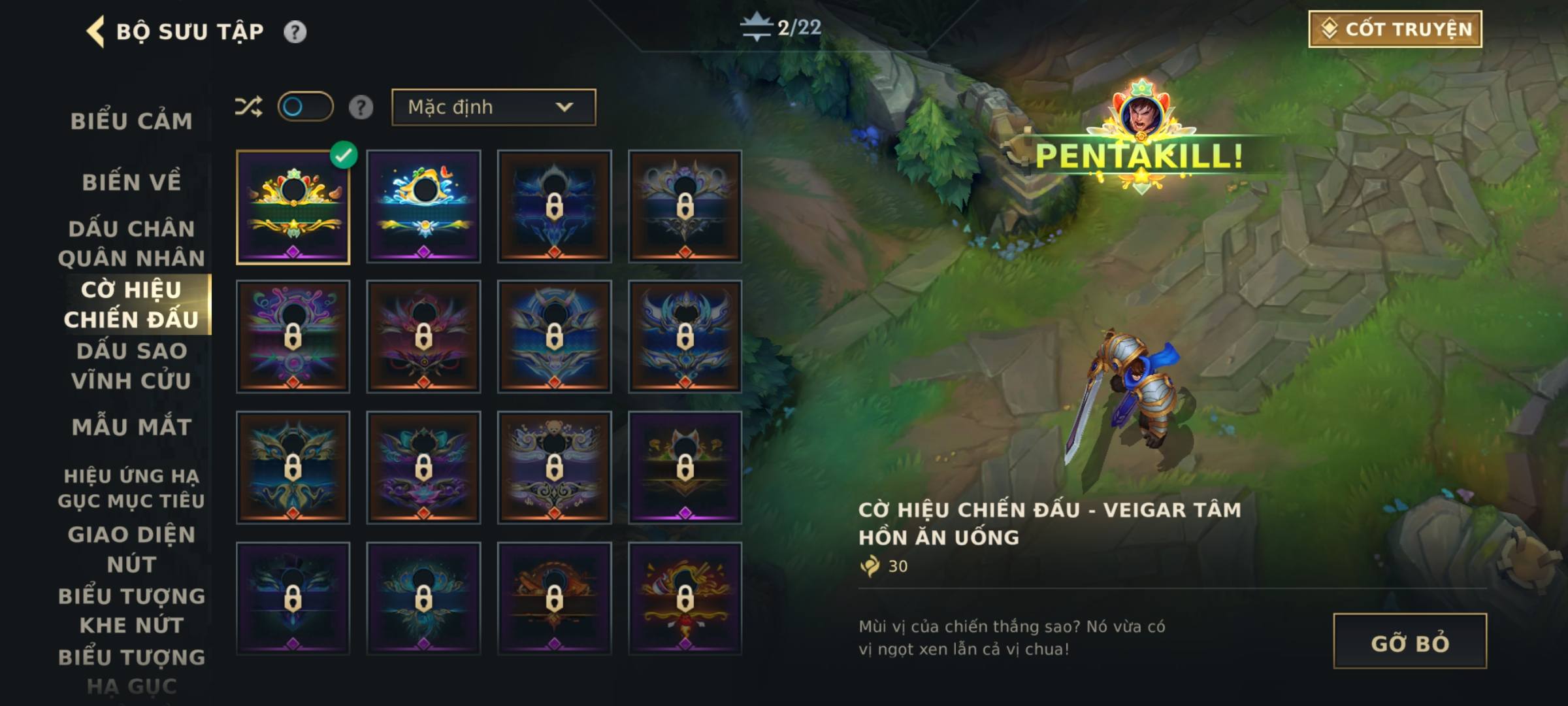Open Hiệu Ứng Hạ Gục Mục Tiêu tab
This screenshot has height=706, width=1568.
click(131, 488)
